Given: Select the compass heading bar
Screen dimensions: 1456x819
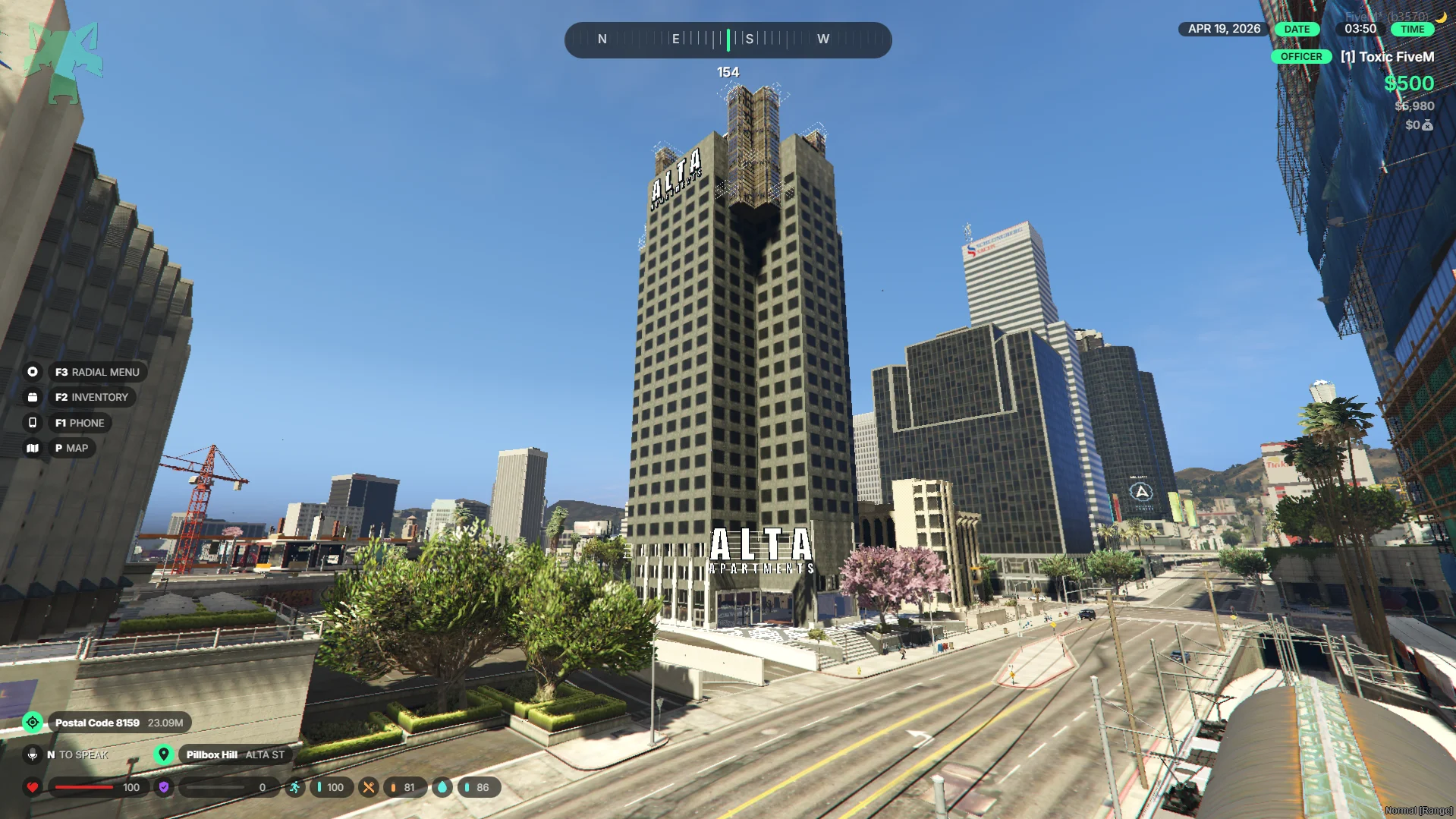Looking at the screenshot, I should [x=728, y=39].
